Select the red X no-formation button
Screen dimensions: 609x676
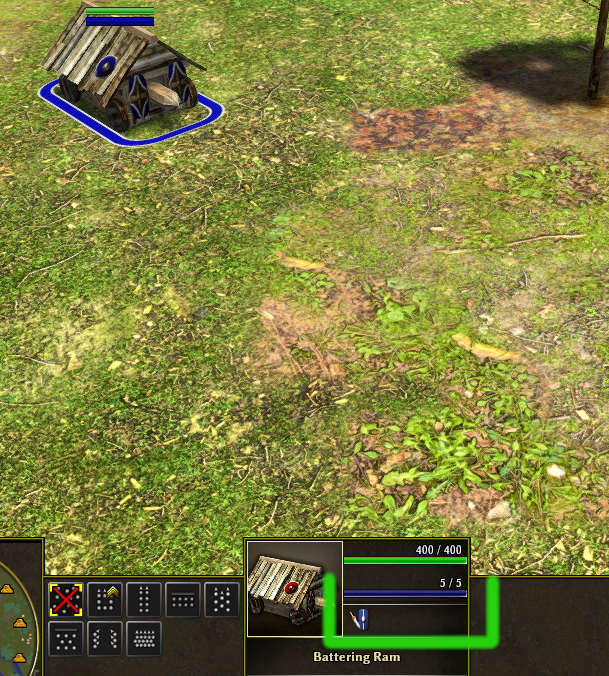[x=66, y=600]
